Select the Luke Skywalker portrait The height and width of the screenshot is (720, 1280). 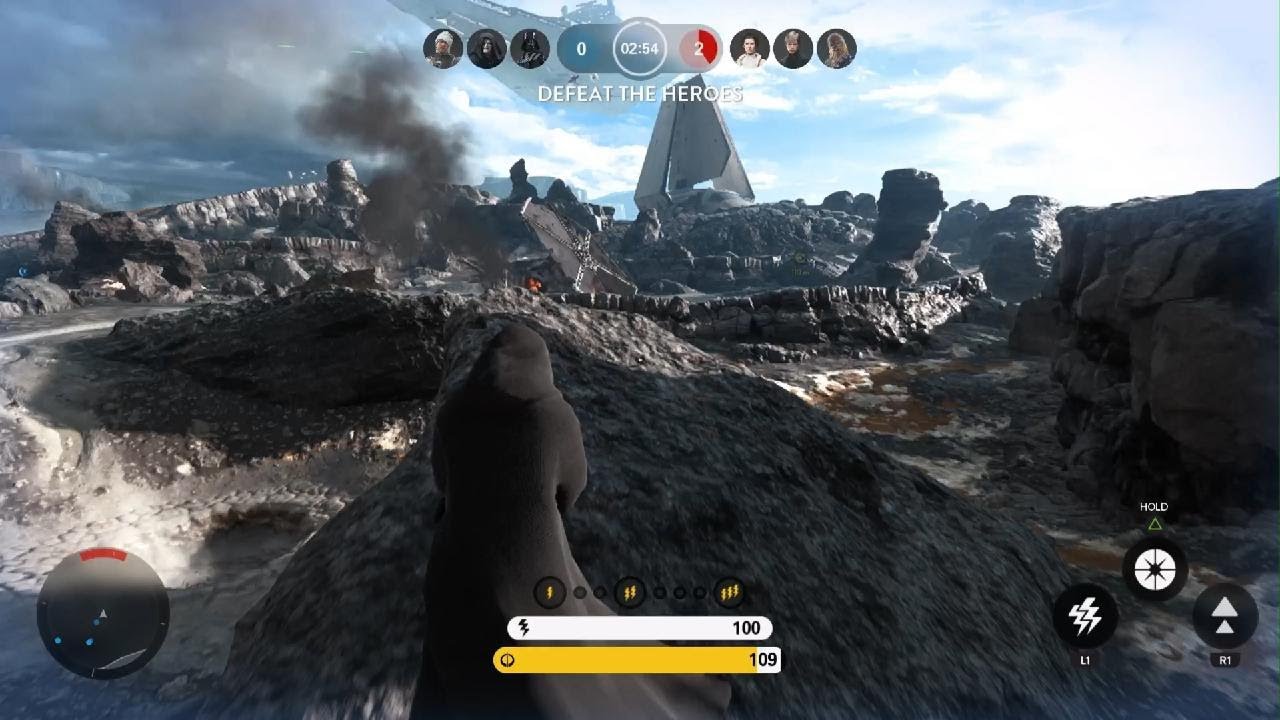pyautogui.click(x=793, y=48)
